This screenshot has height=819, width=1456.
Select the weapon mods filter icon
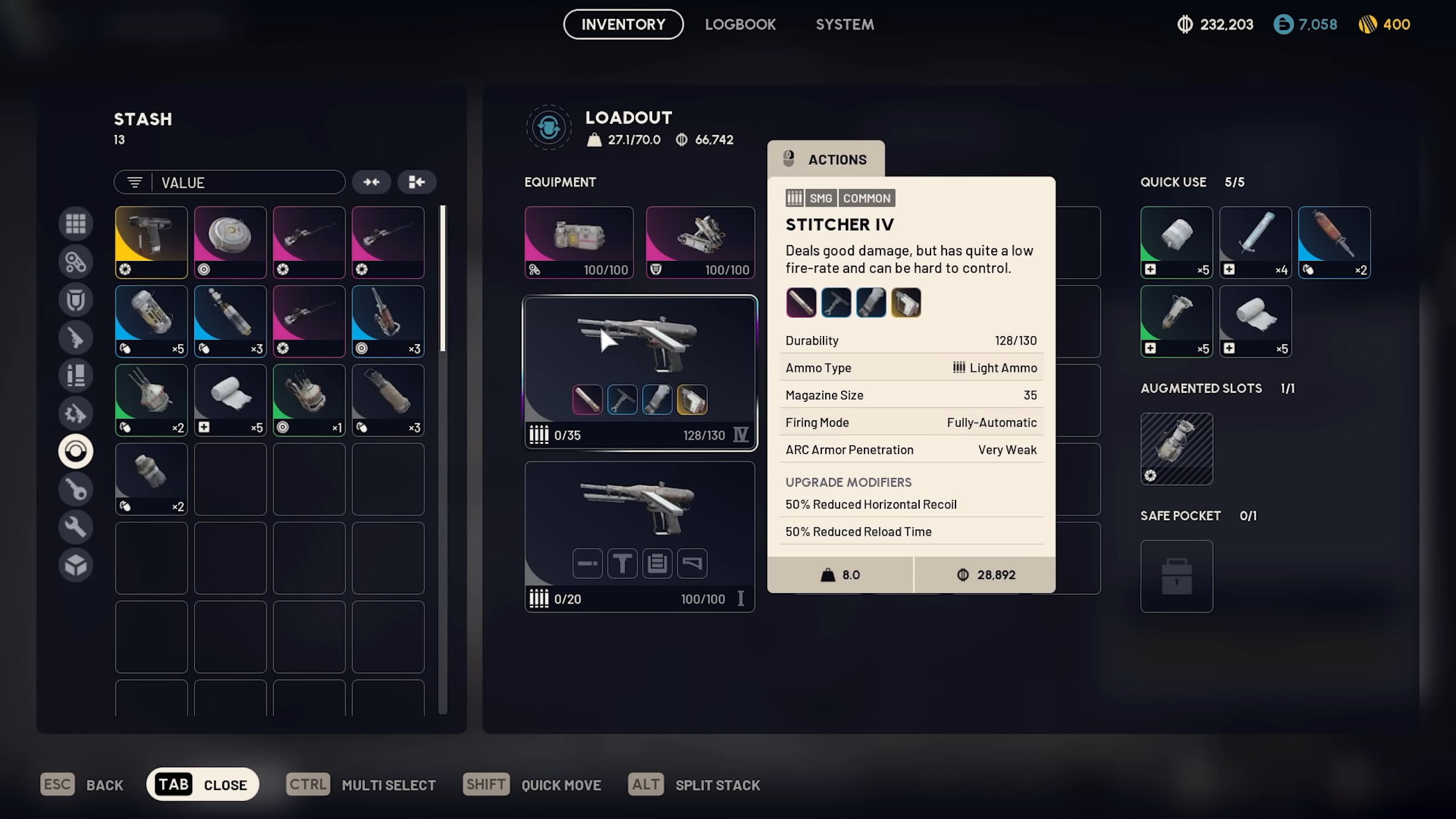(76, 413)
